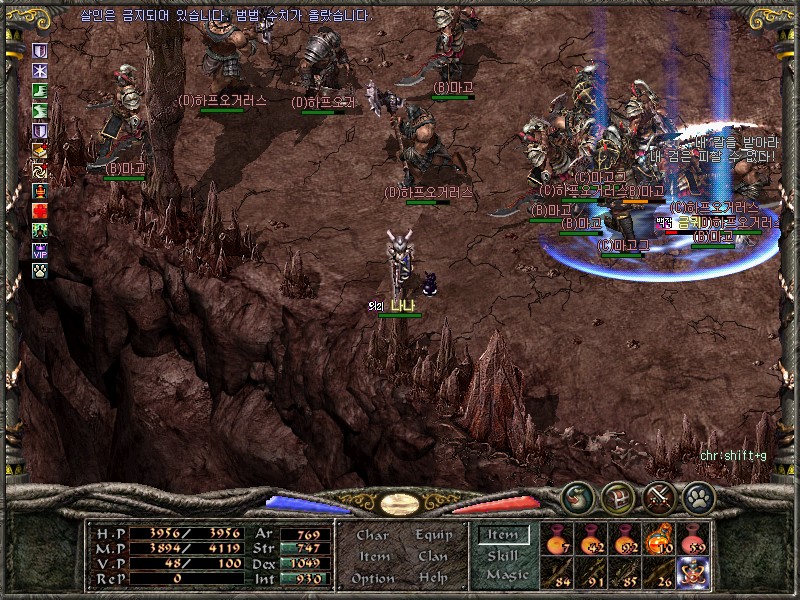Open the Help menu
Screen dimensions: 800x600
pos(433,578)
